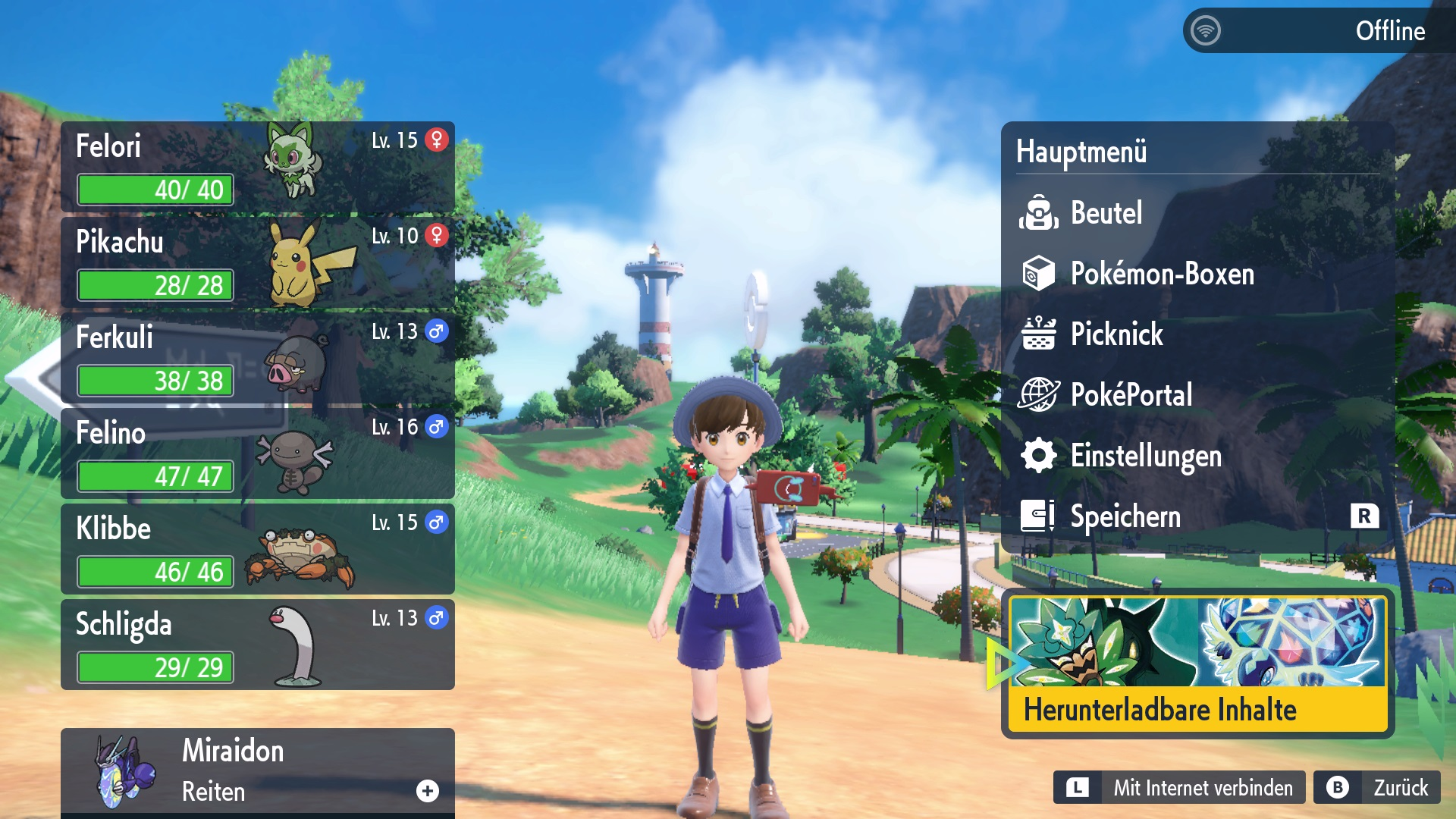Click Mit Internet verbinden
Screen dimensions: 1456x819
[x=1179, y=788]
